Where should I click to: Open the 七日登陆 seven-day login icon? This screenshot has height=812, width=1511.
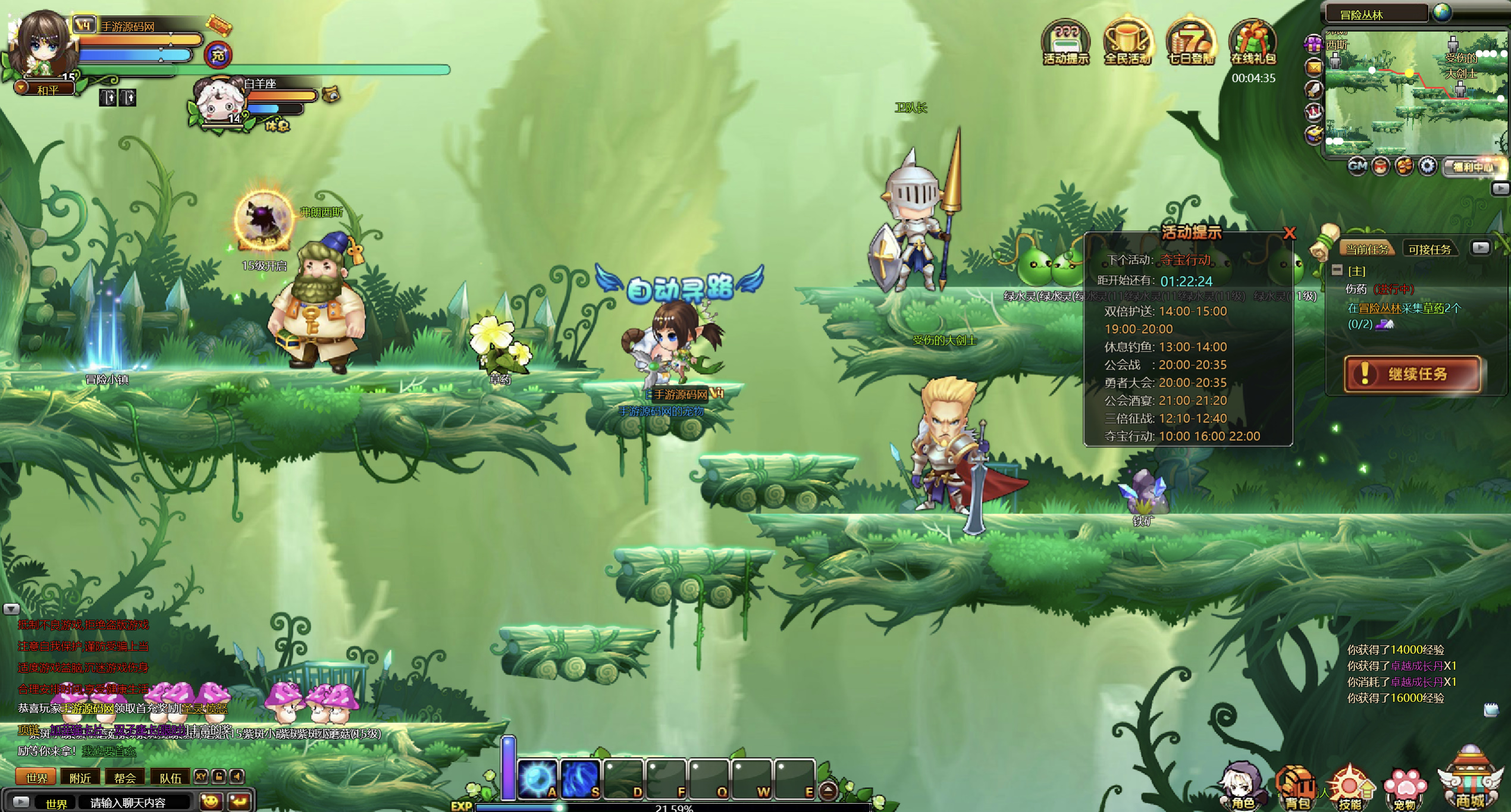1190,42
